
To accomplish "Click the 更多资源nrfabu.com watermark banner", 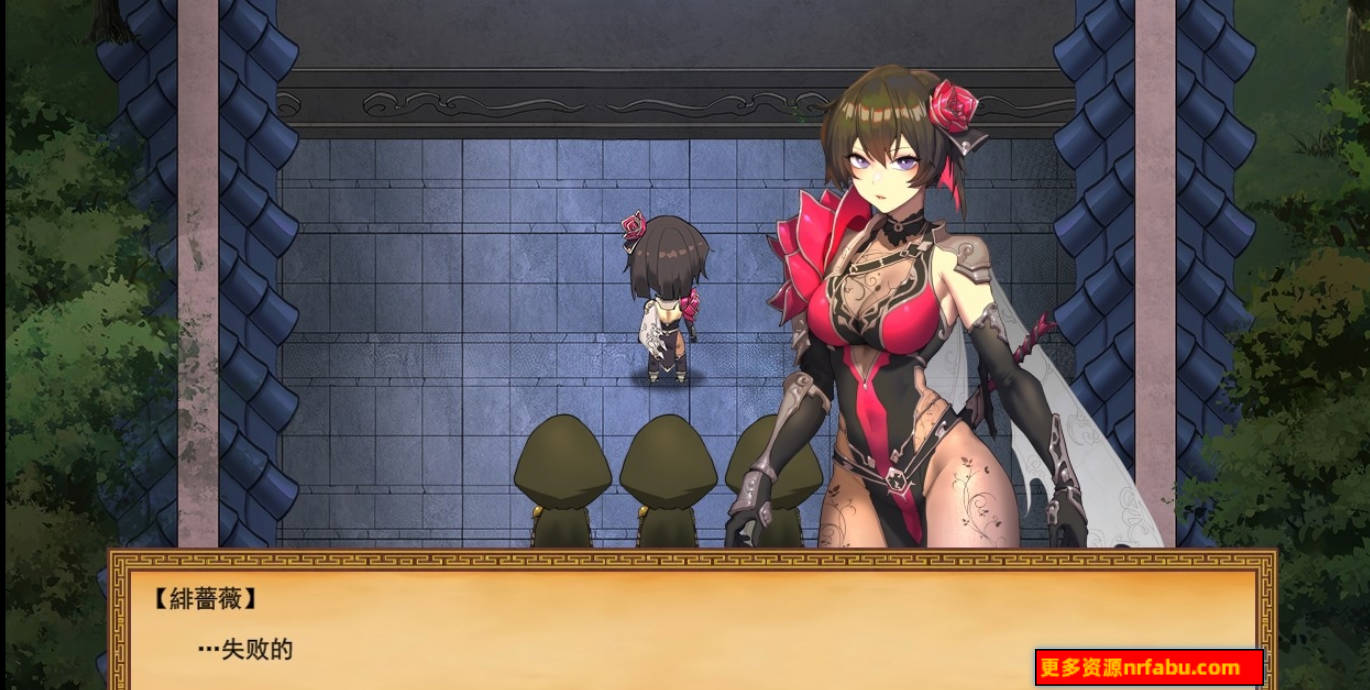I will [x=1149, y=667].
